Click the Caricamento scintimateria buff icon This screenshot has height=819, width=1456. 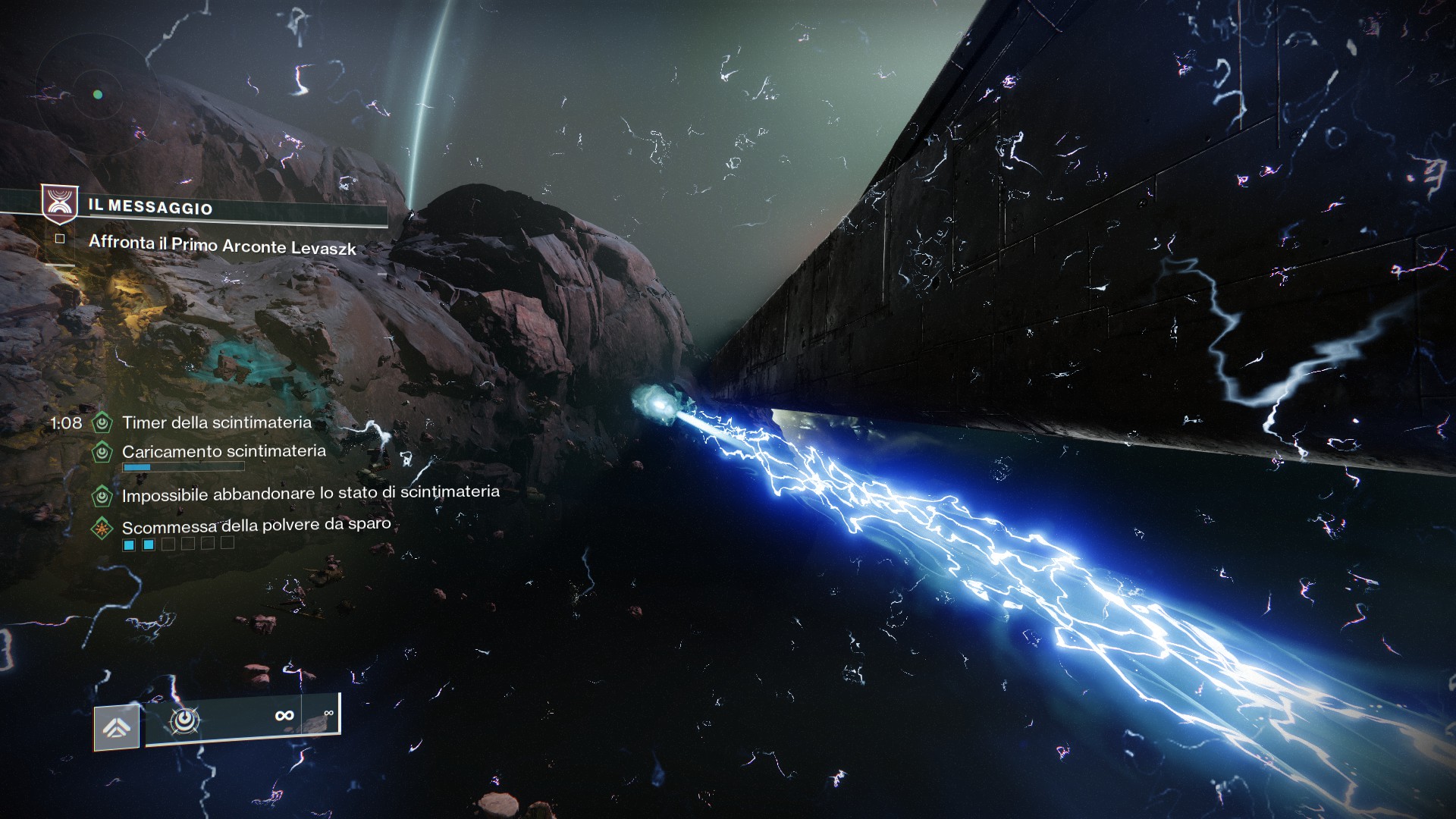point(102,452)
